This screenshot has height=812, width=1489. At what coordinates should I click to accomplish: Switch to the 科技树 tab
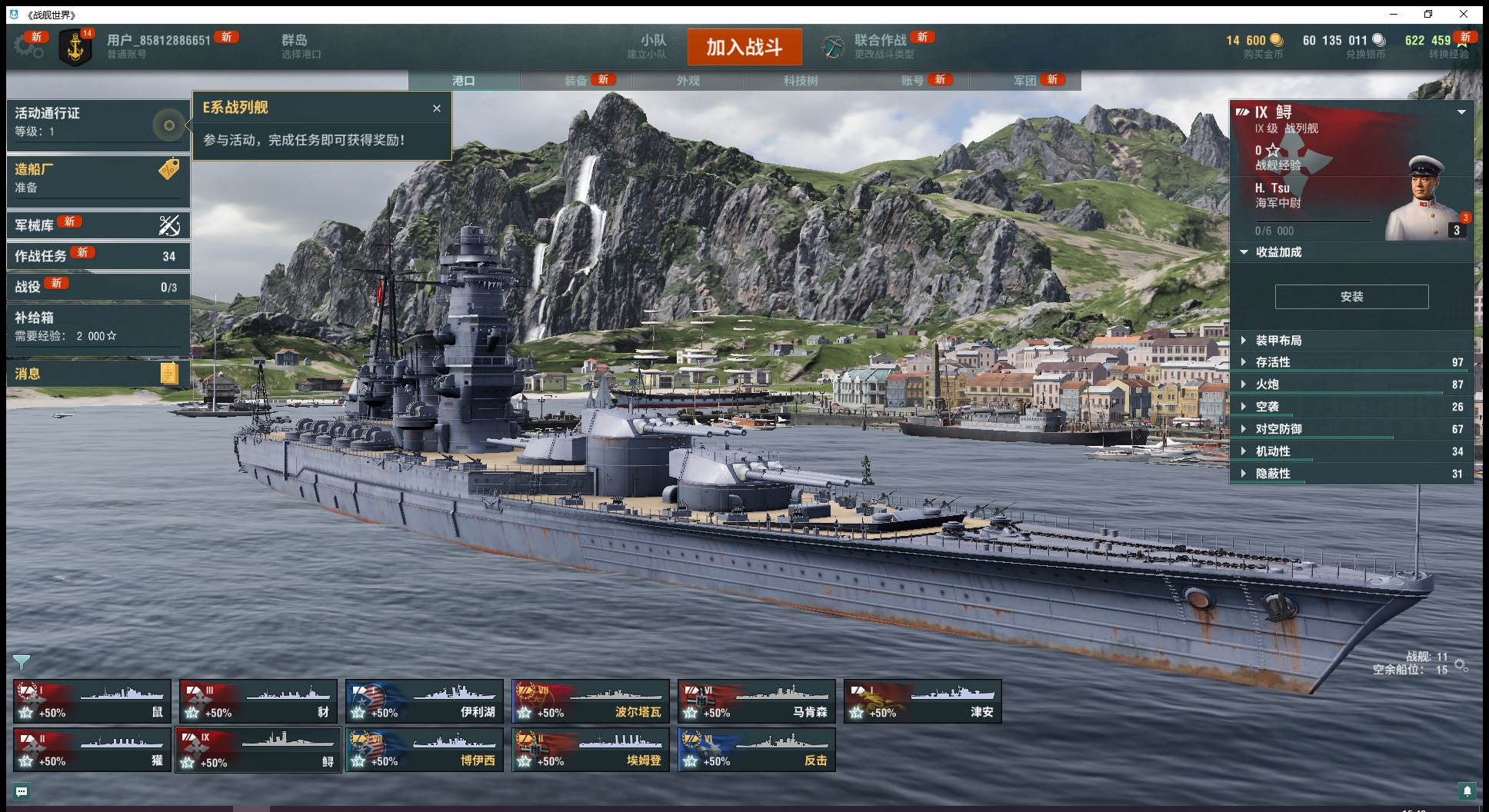pyautogui.click(x=800, y=81)
